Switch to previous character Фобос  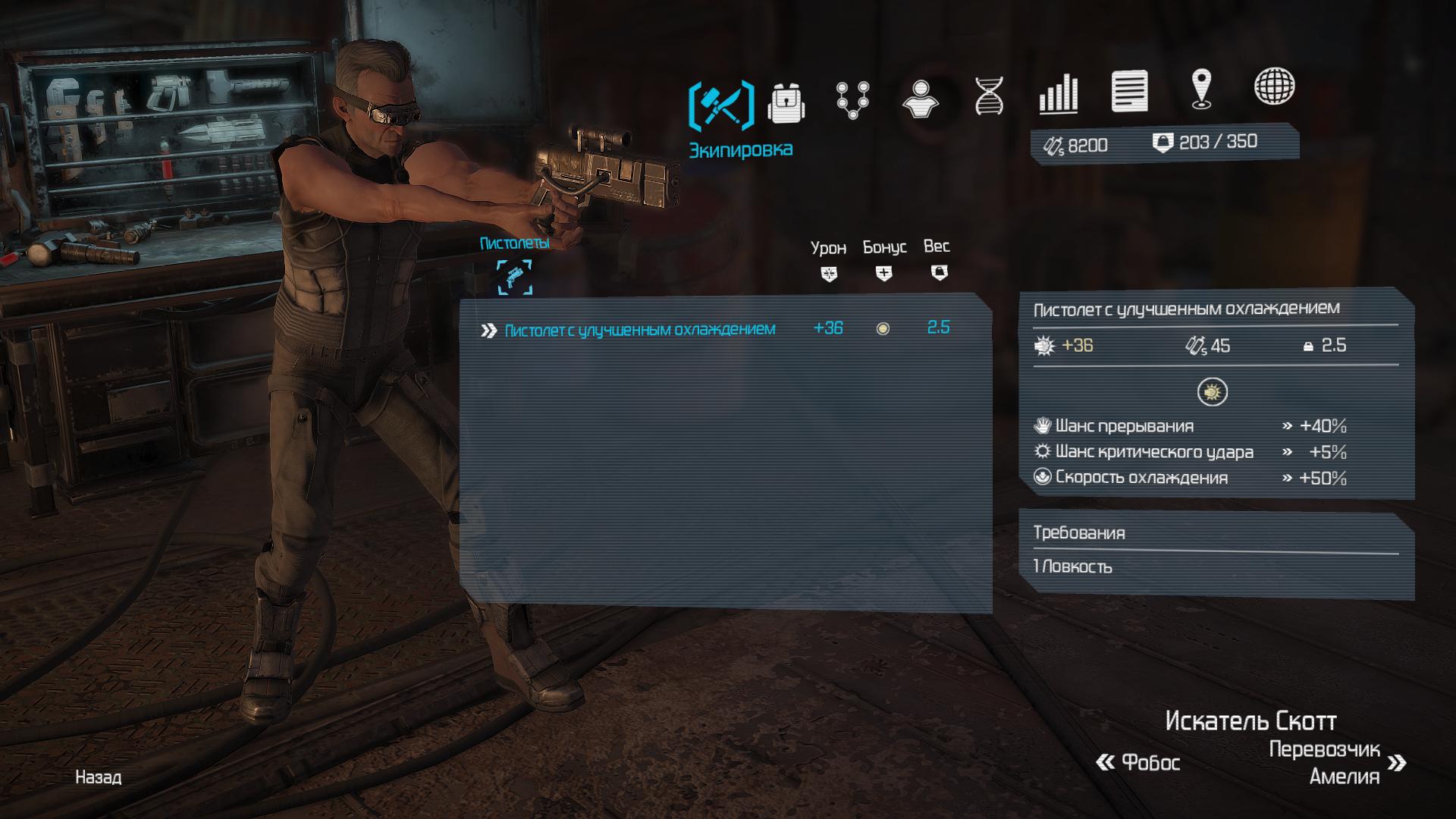point(1138,762)
